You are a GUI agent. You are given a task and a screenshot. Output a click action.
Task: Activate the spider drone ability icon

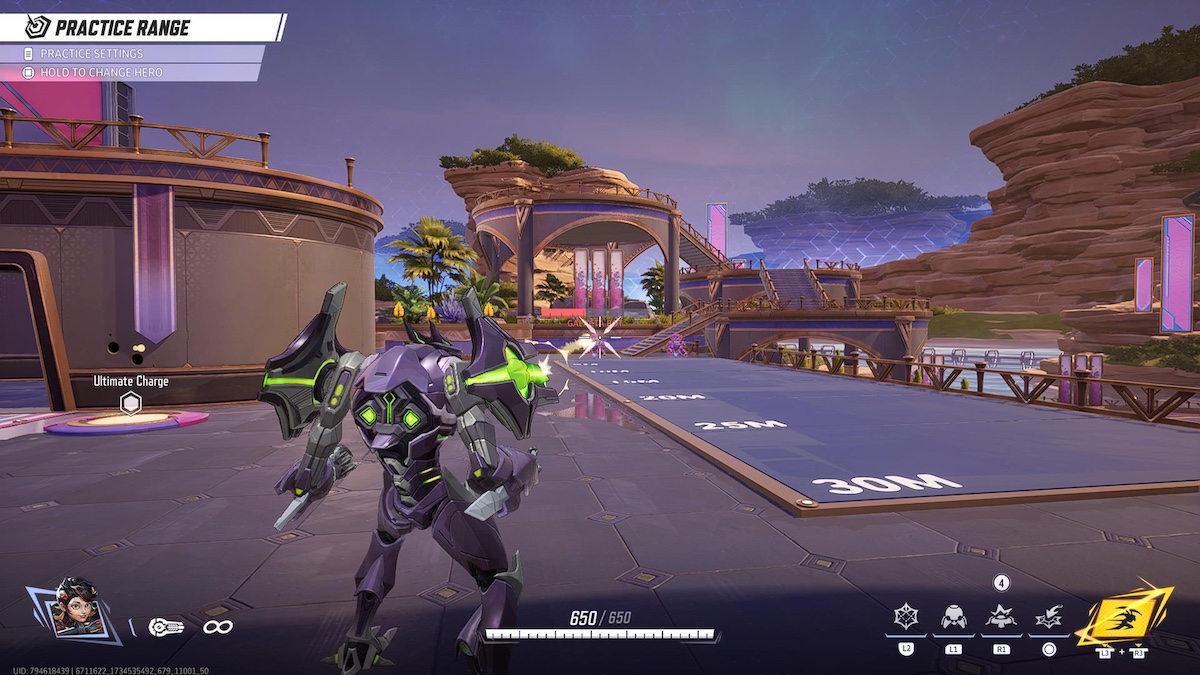pyautogui.click(x=953, y=618)
